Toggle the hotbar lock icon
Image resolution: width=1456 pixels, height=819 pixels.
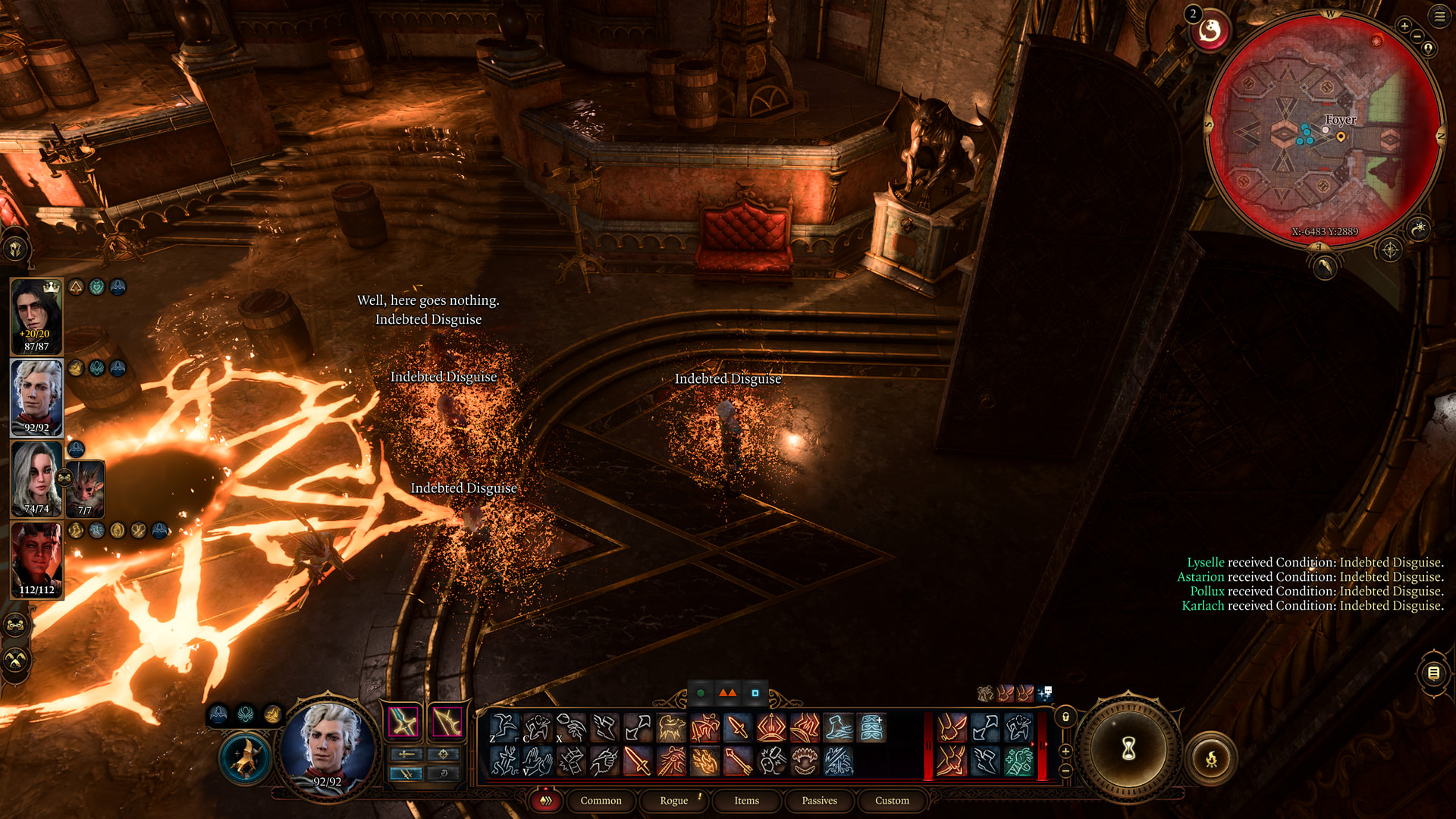[x=1065, y=717]
